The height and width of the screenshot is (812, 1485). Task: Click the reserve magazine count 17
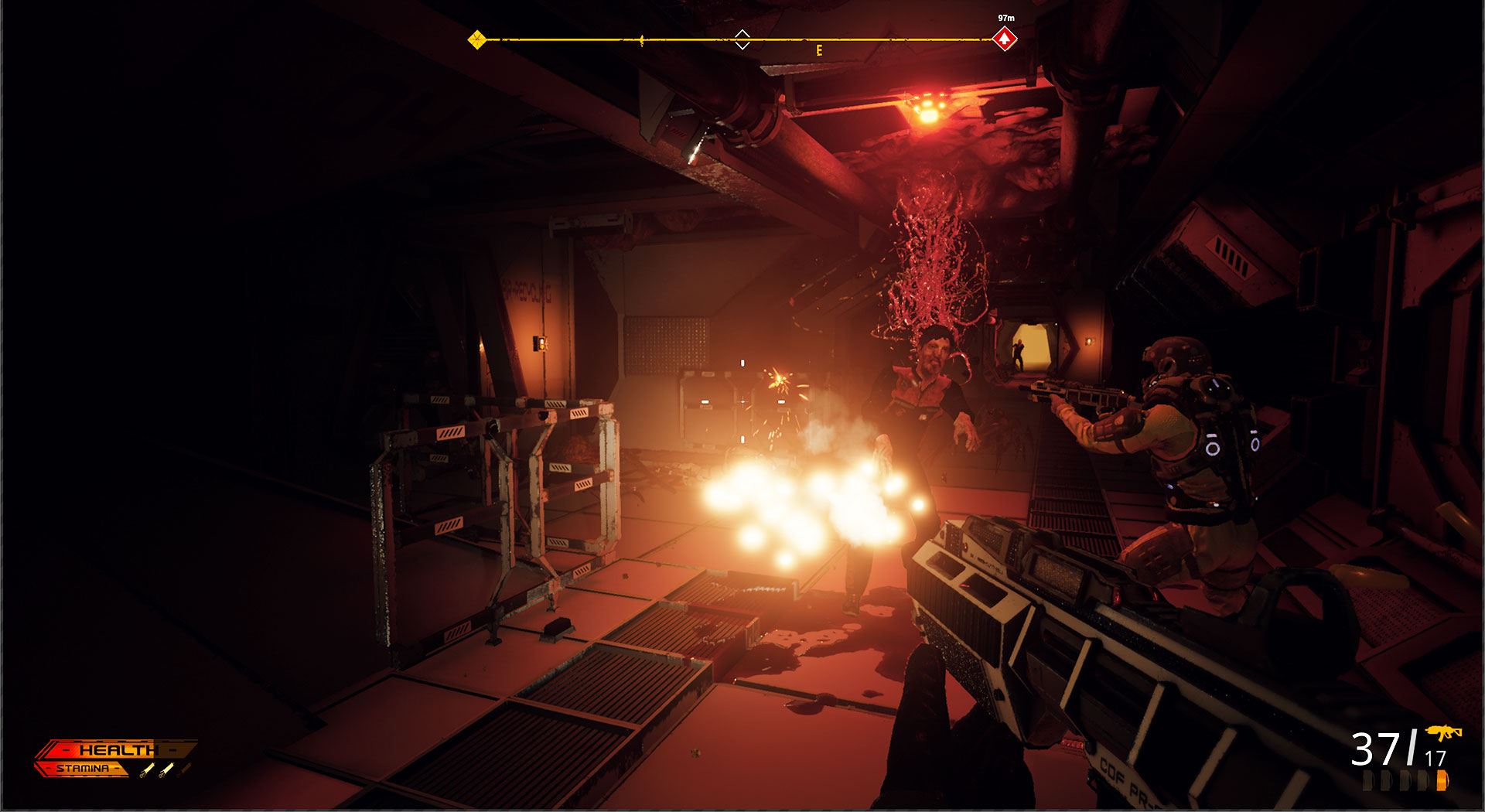pyautogui.click(x=1435, y=758)
